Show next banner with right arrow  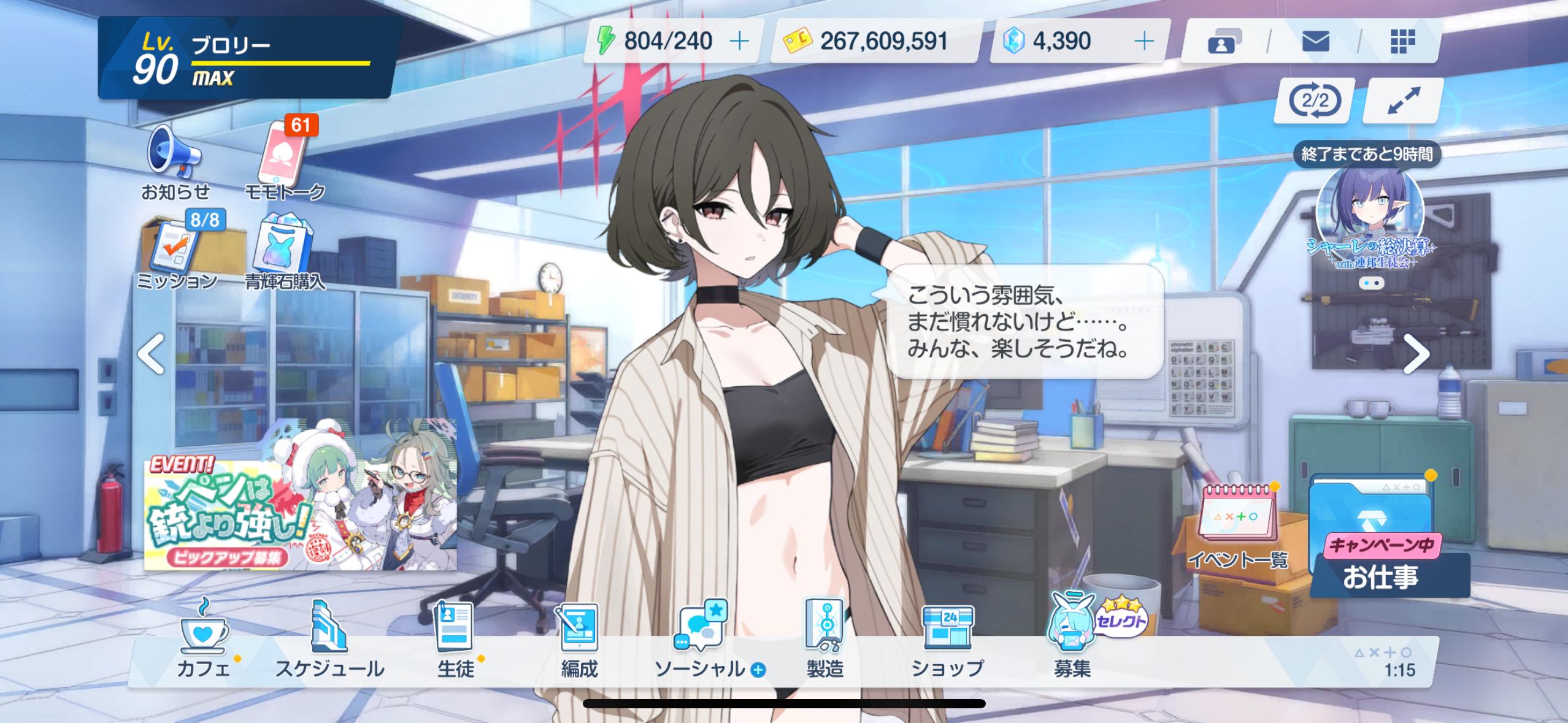pos(1416,354)
